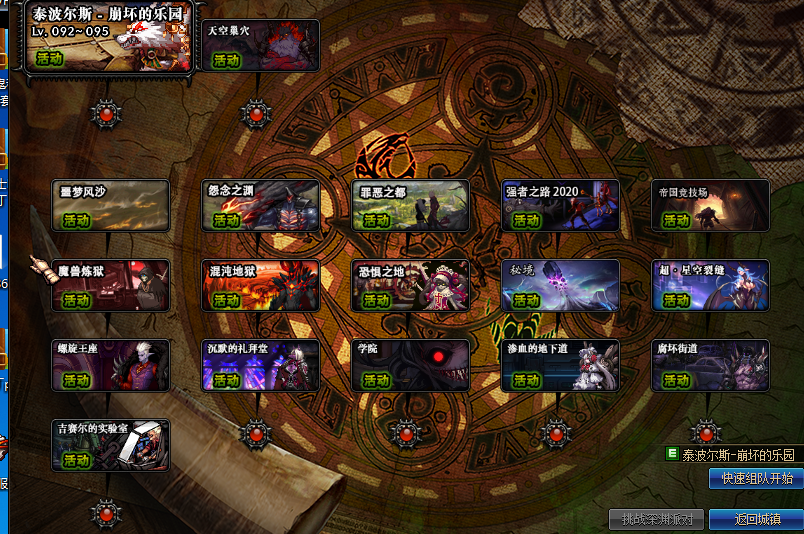The width and height of the screenshot is (804, 534).
Task: Select the 泰波尔斯-崩坏的乐园 dungeon tile
Action: 108,44
